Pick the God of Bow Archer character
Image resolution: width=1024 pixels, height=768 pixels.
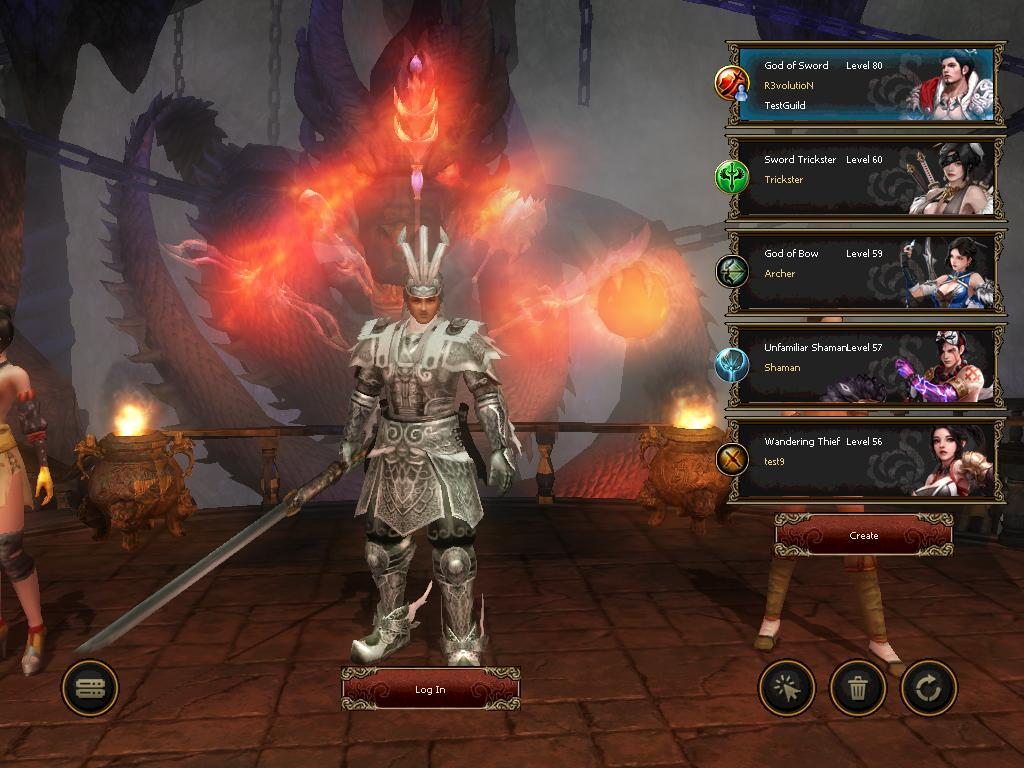click(864, 272)
